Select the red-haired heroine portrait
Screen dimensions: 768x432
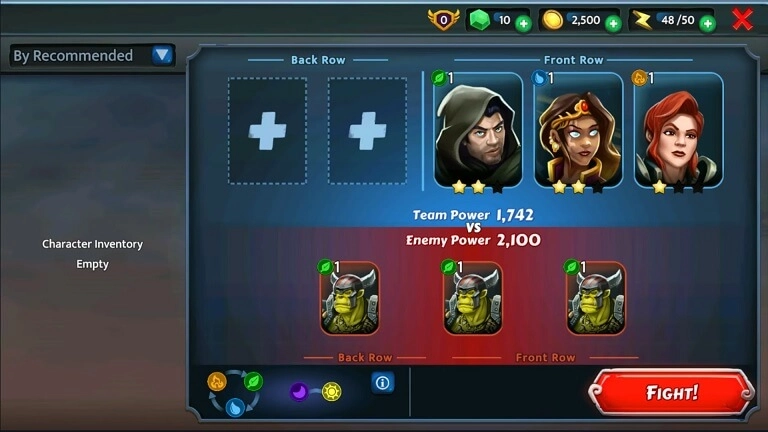[x=678, y=130]
